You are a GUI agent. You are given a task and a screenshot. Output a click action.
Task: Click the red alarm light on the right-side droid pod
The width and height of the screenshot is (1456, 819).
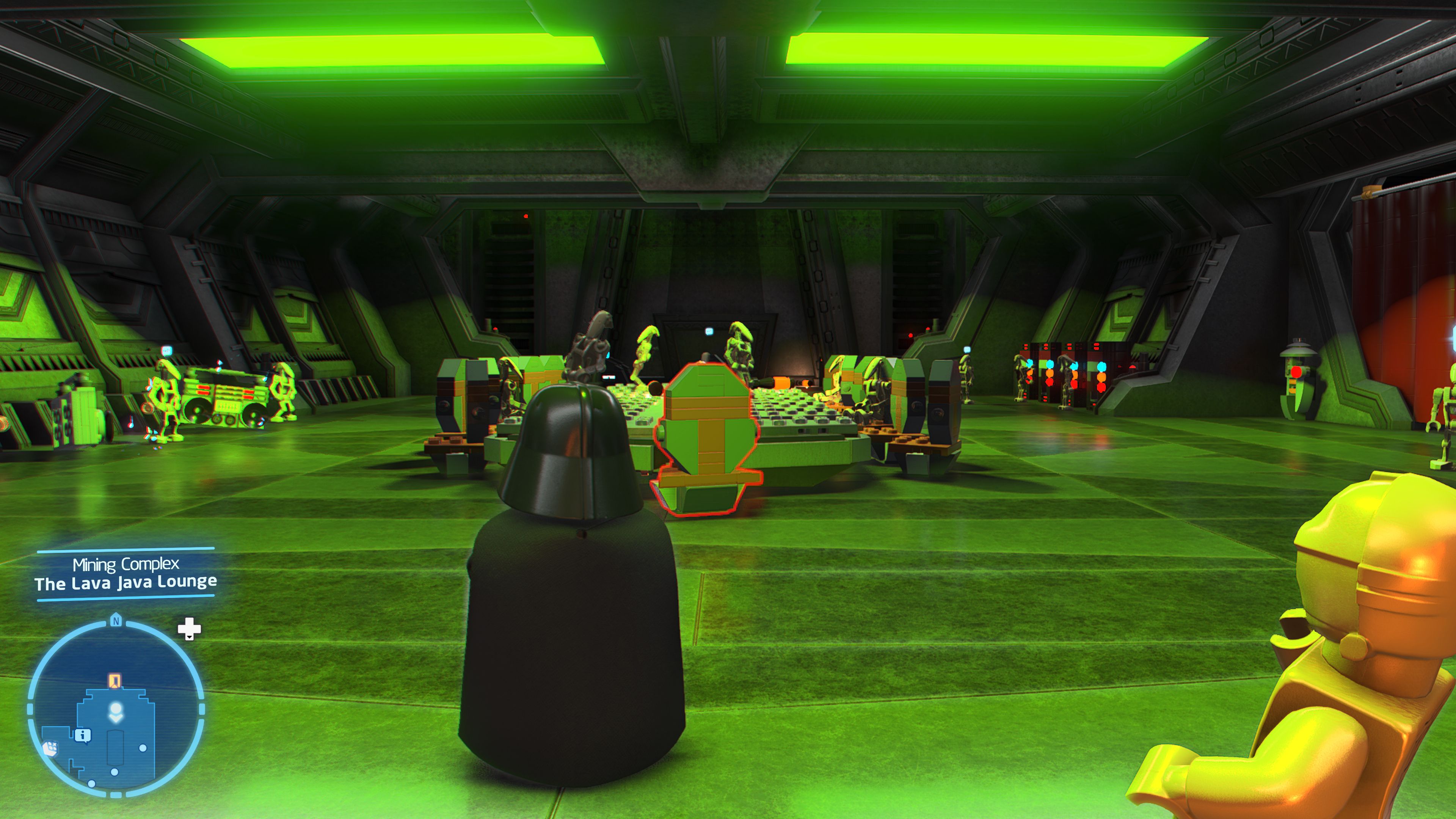(x=1297, y=372)
